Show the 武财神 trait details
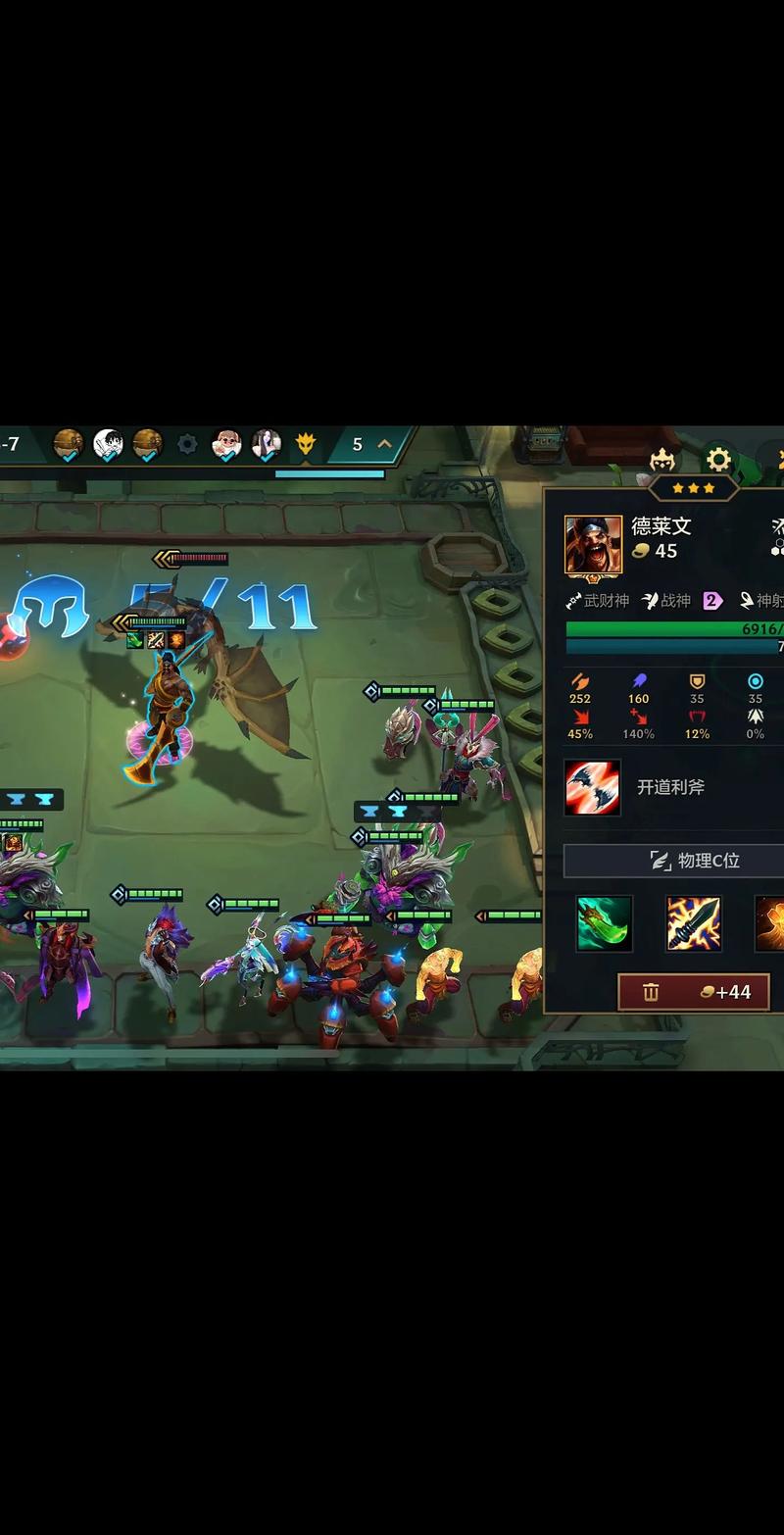The image size is (784, 1535). coord(599,600)
